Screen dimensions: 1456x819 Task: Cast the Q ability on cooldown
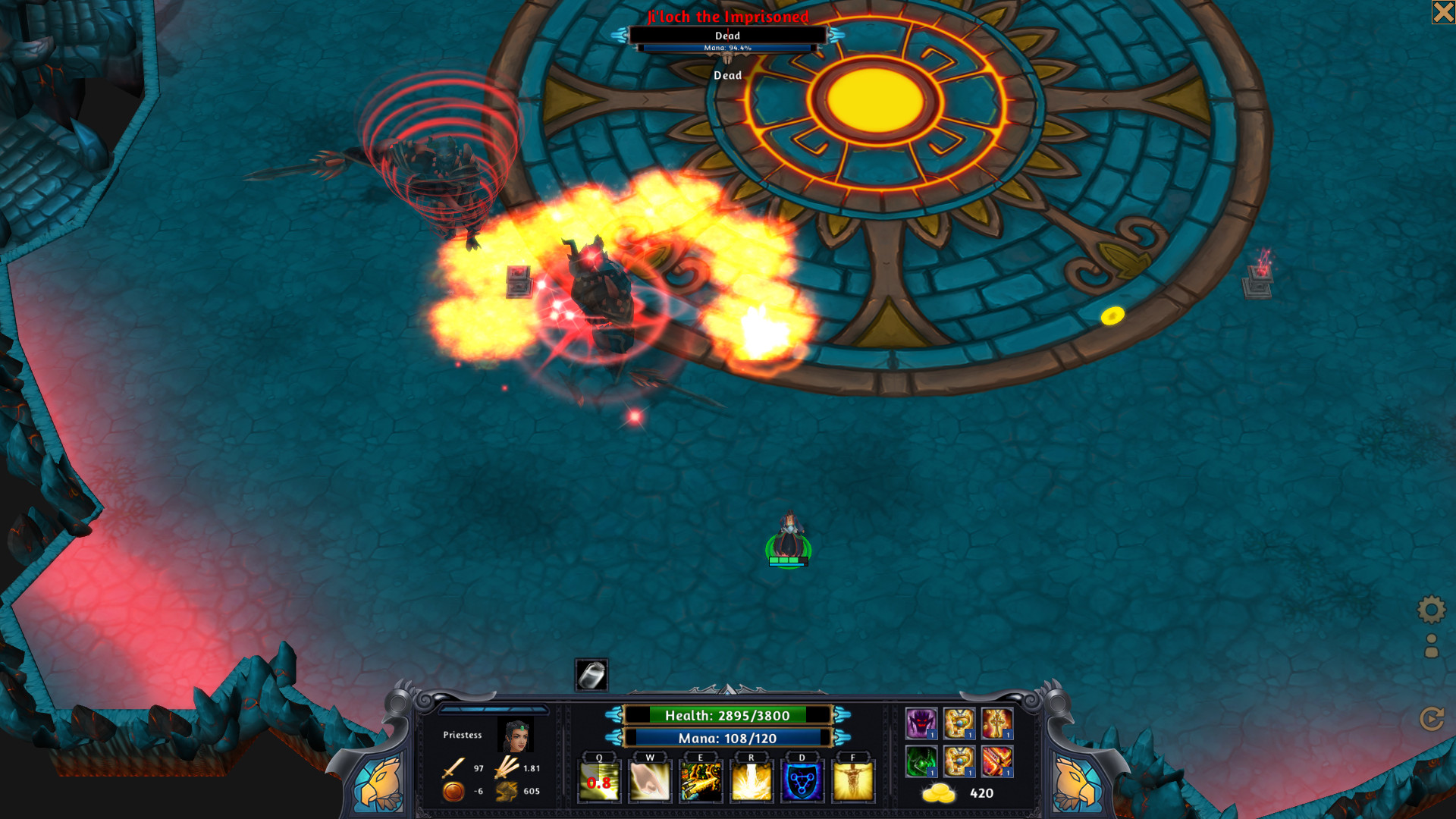tap(599, 781)
